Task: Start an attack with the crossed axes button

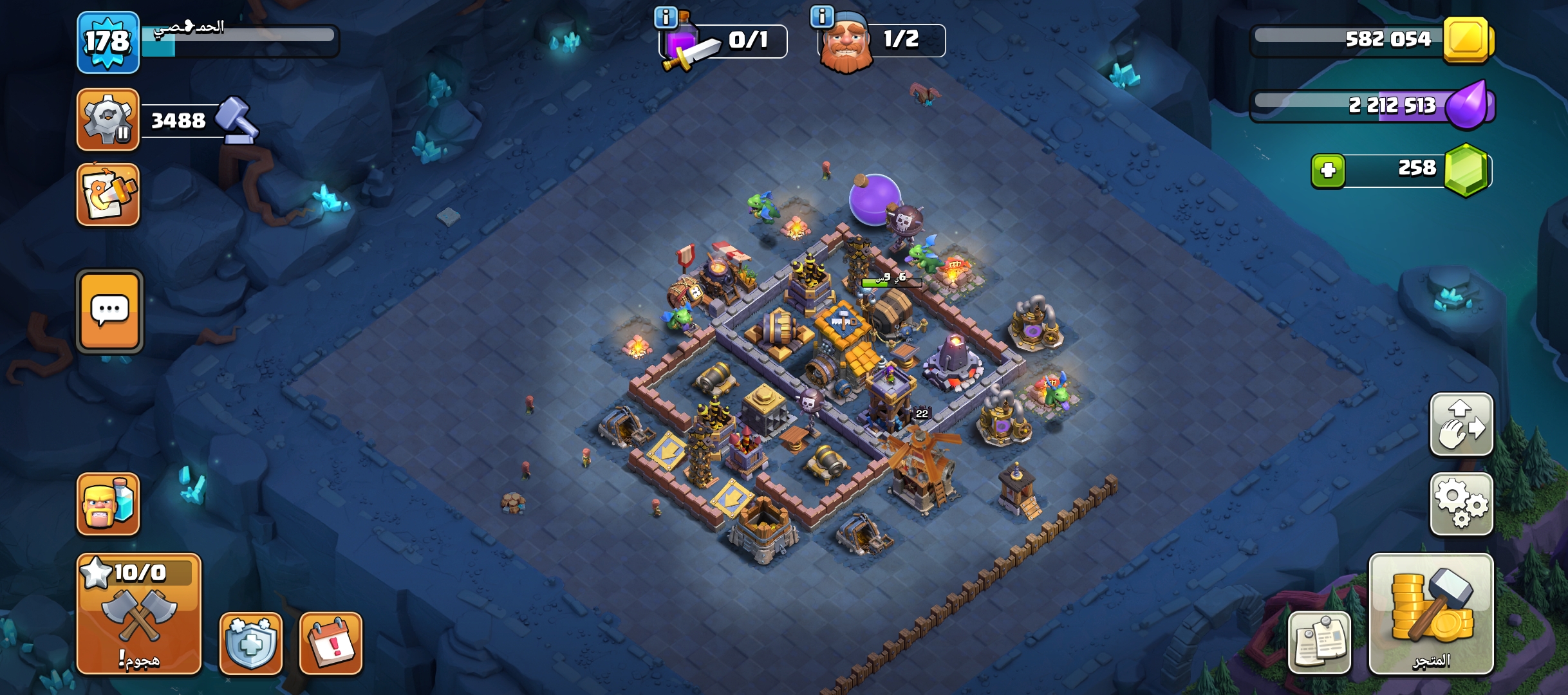Action: (139, 613)
